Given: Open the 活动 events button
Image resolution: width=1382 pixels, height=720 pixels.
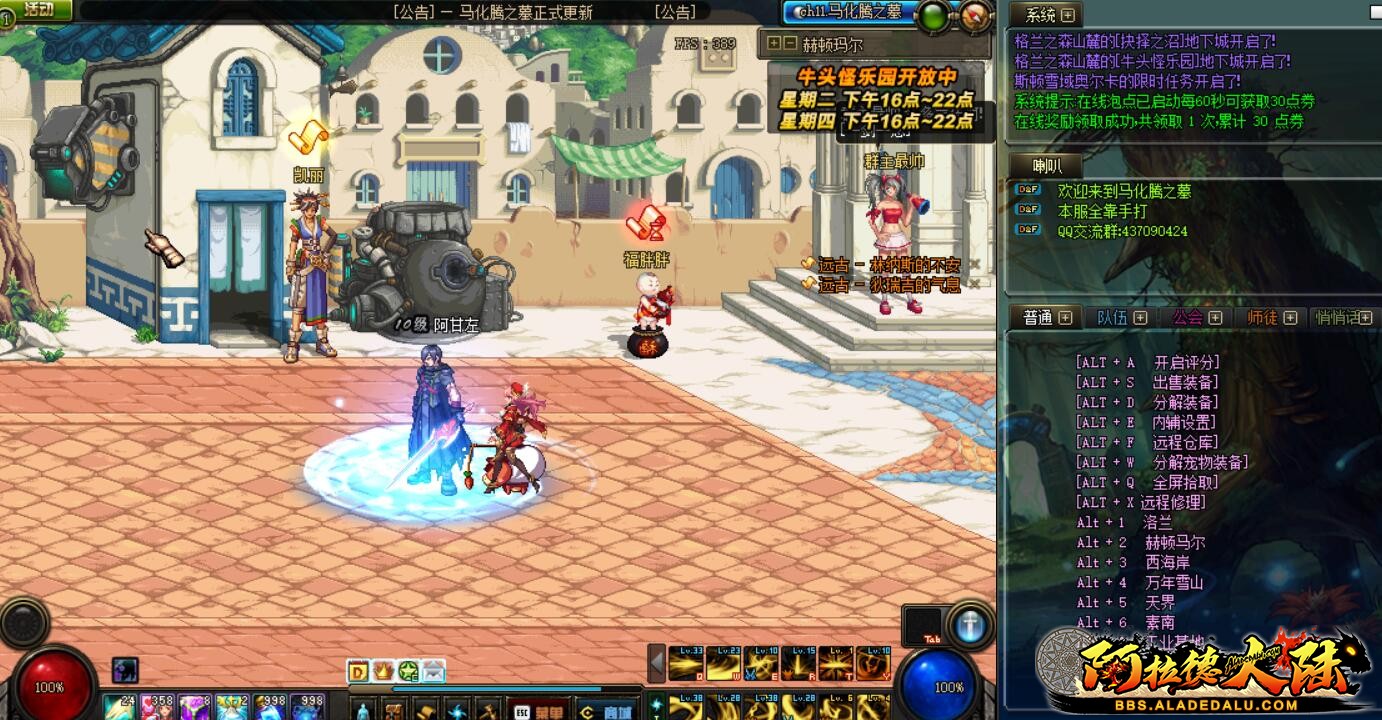Looking at the screenshot, I should [38, 10].
